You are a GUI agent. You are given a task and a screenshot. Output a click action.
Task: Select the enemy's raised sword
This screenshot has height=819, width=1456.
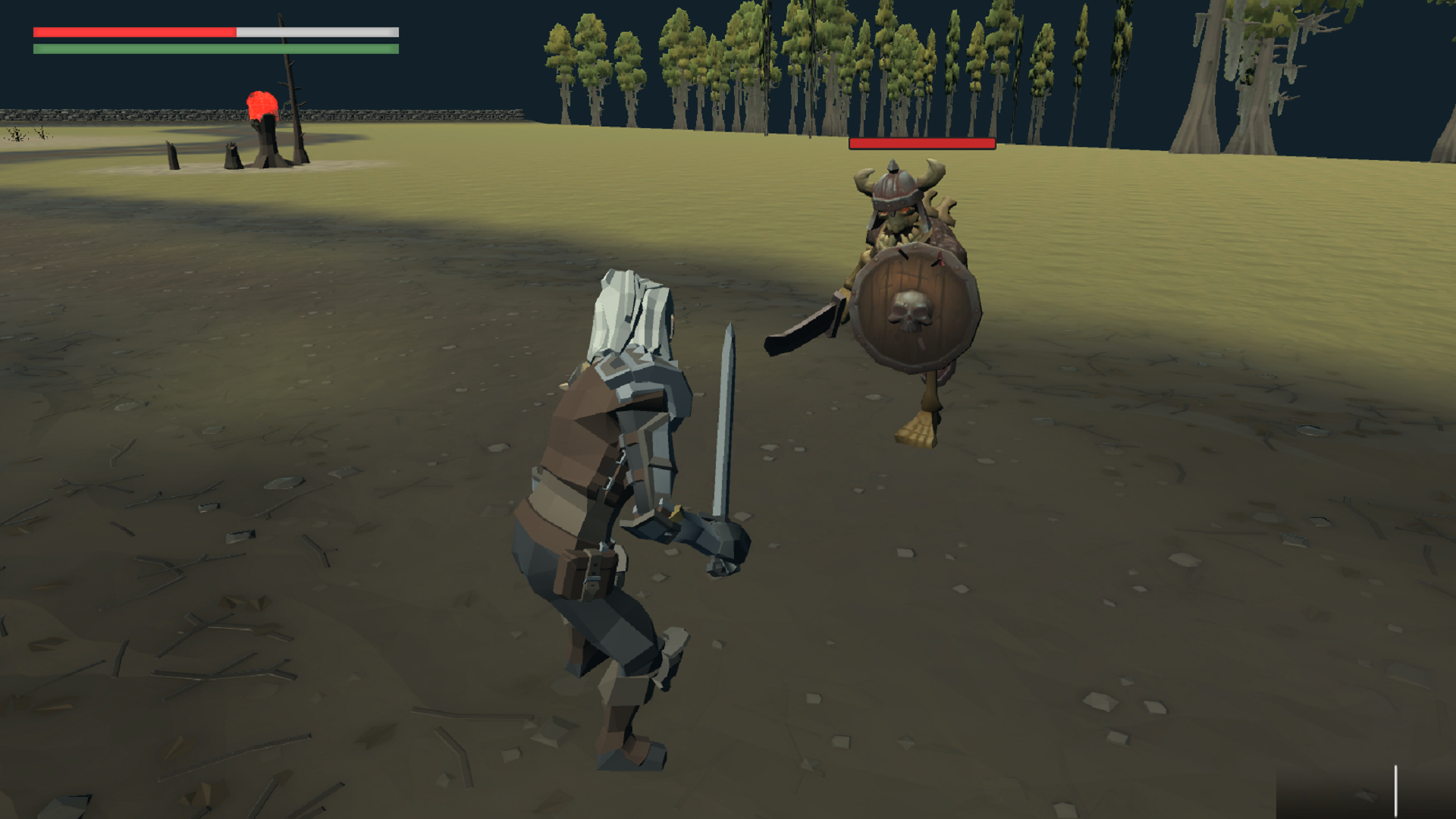point(804,326)
